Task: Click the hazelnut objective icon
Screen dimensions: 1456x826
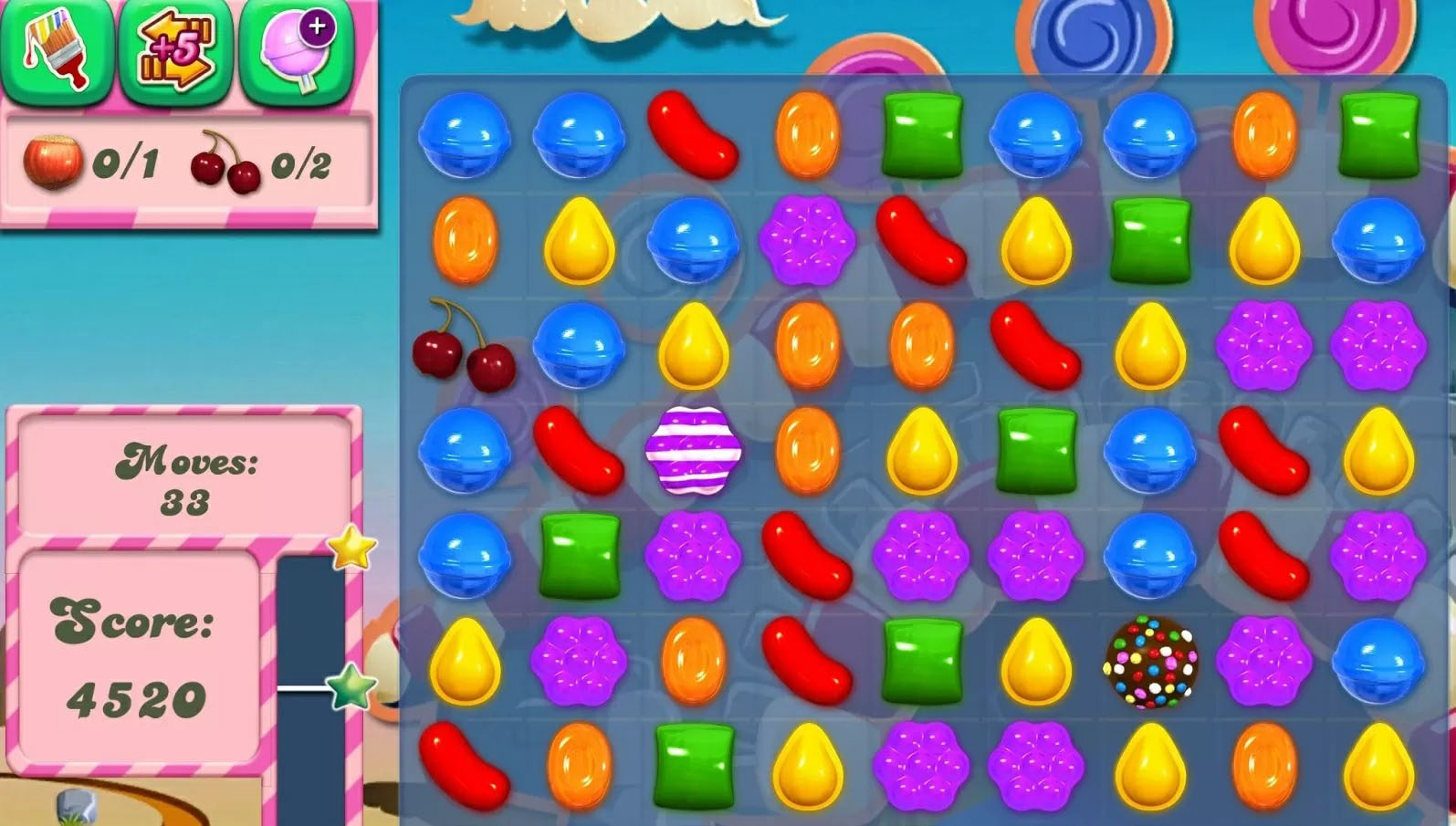Action: (53, 162)
